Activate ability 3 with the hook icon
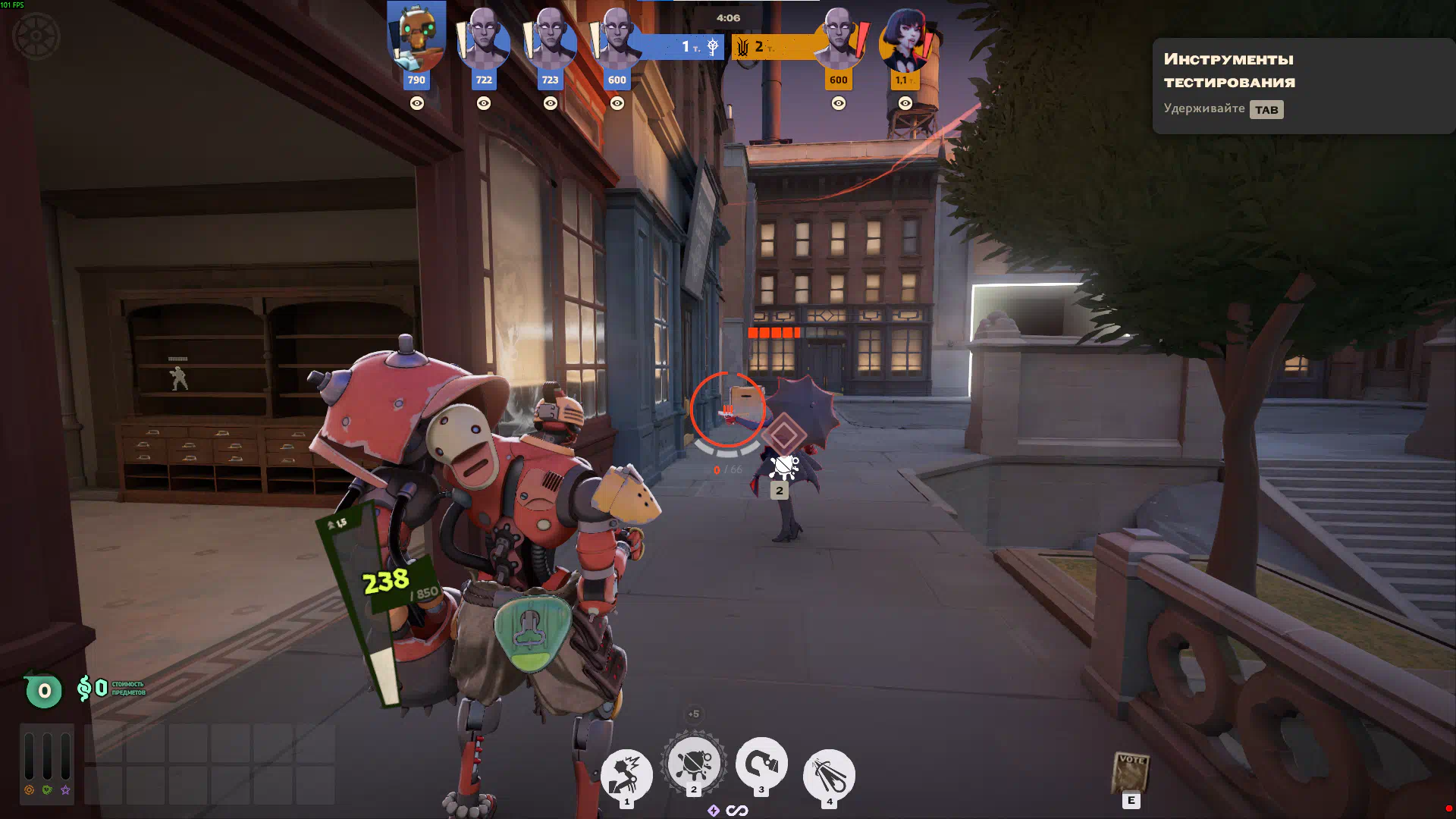 tap(761, 763)
